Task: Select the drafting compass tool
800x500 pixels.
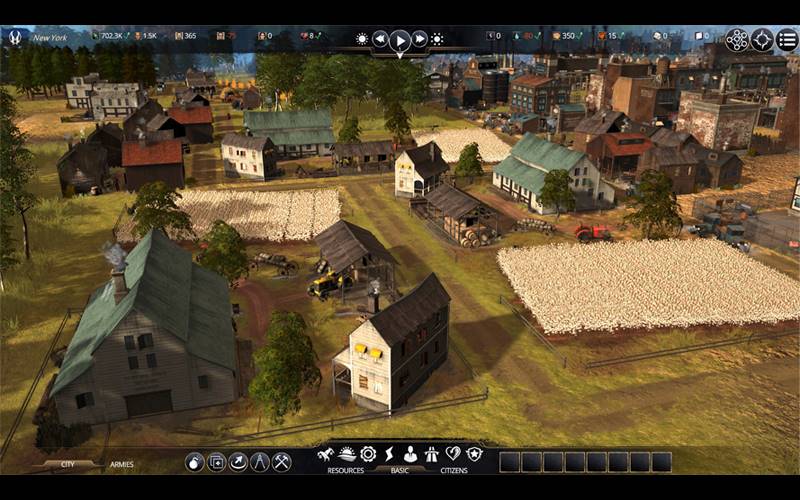Action: click(x=260, y=462)
